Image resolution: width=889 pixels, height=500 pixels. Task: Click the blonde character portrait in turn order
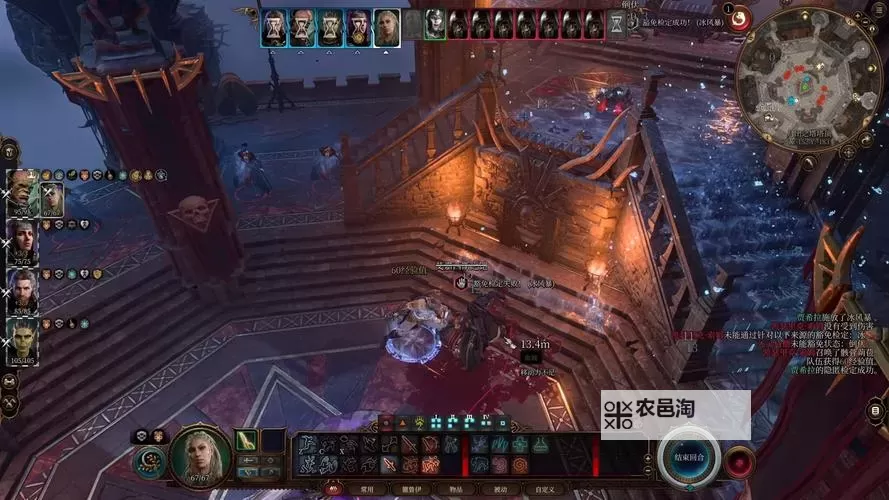pos(386,27)
